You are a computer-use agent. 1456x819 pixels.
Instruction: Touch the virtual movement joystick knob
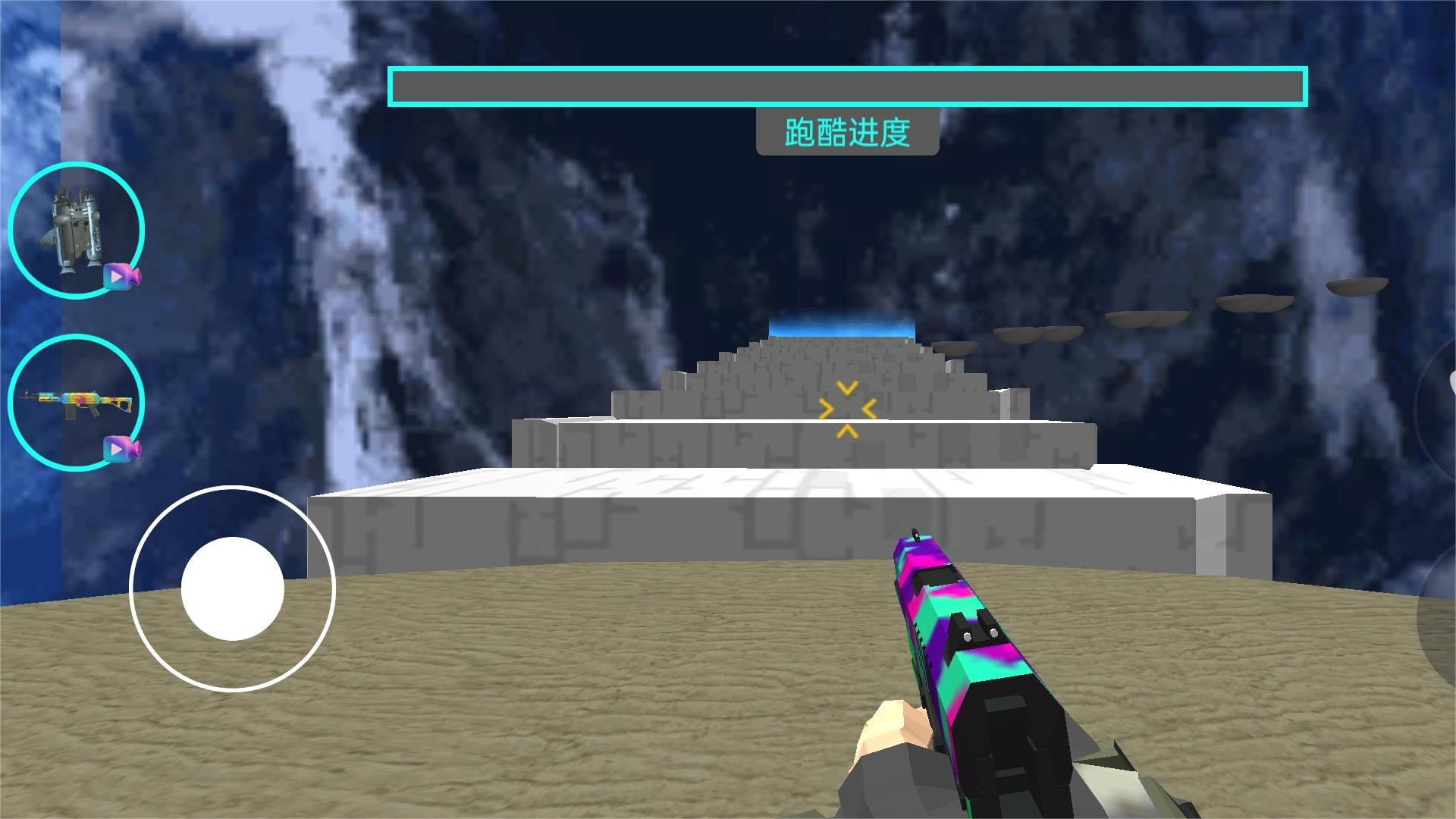click(x=233, y=588)
